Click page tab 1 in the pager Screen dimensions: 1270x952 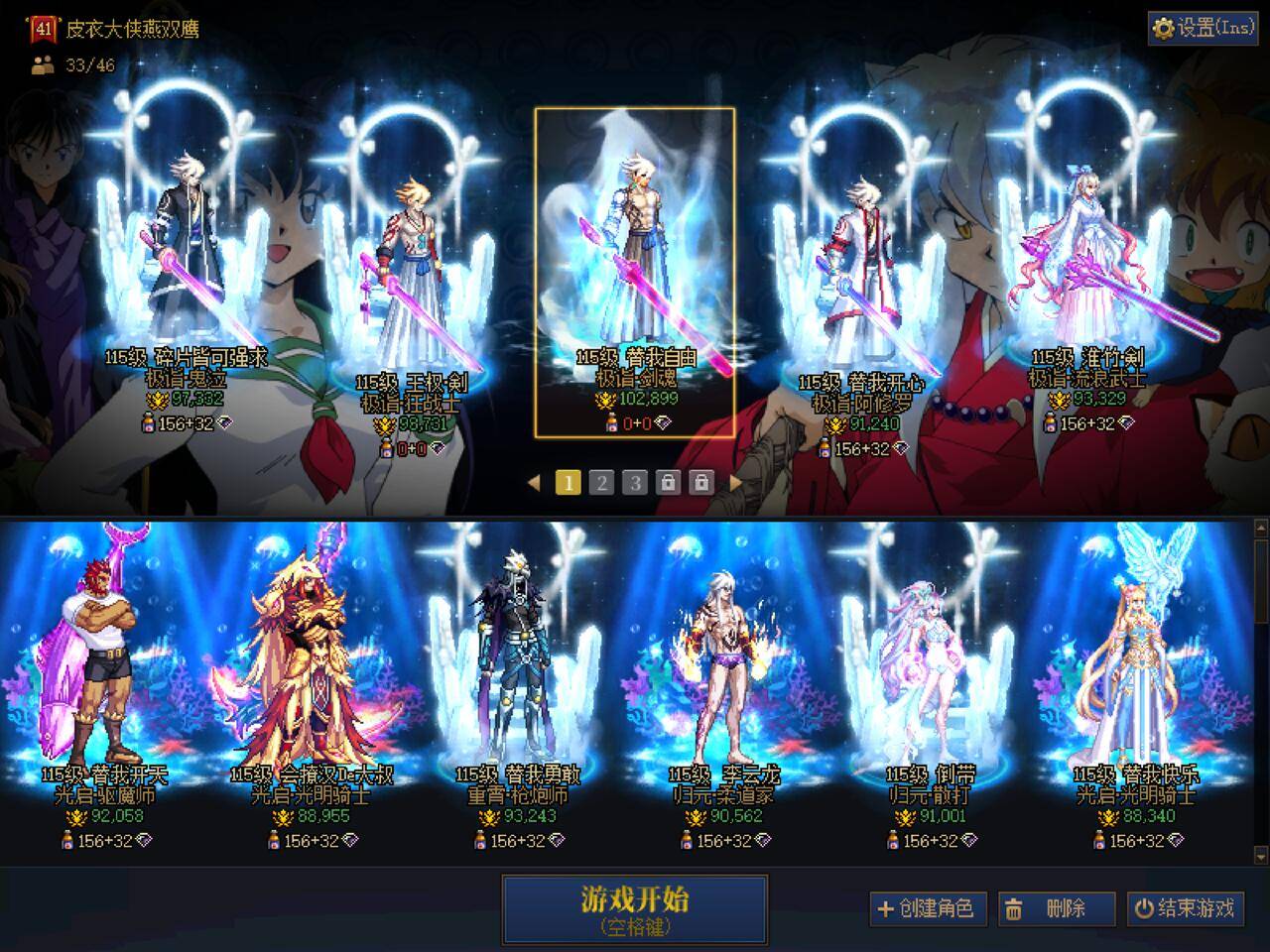pos(568,482)
